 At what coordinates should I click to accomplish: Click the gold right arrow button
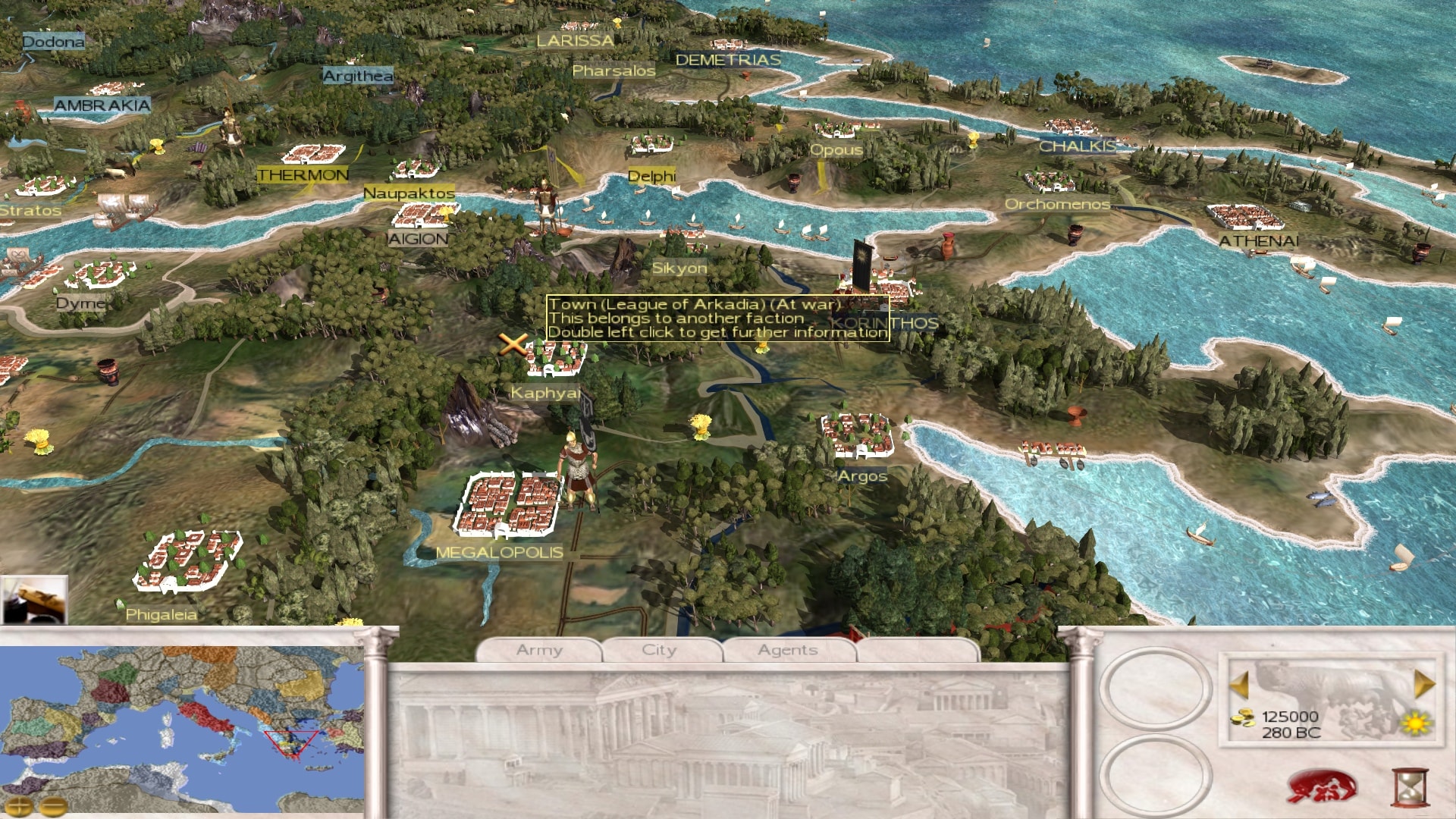coord(1424,685)
